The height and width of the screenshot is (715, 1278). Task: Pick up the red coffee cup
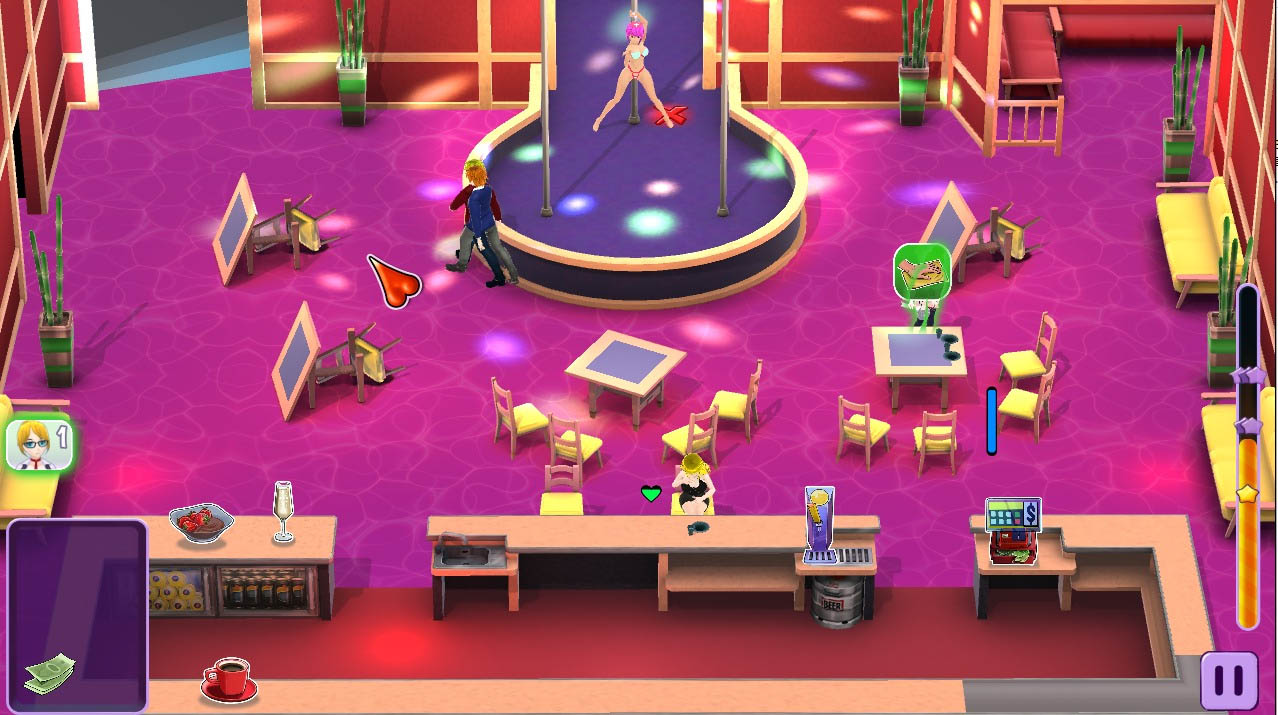(230, 679)
